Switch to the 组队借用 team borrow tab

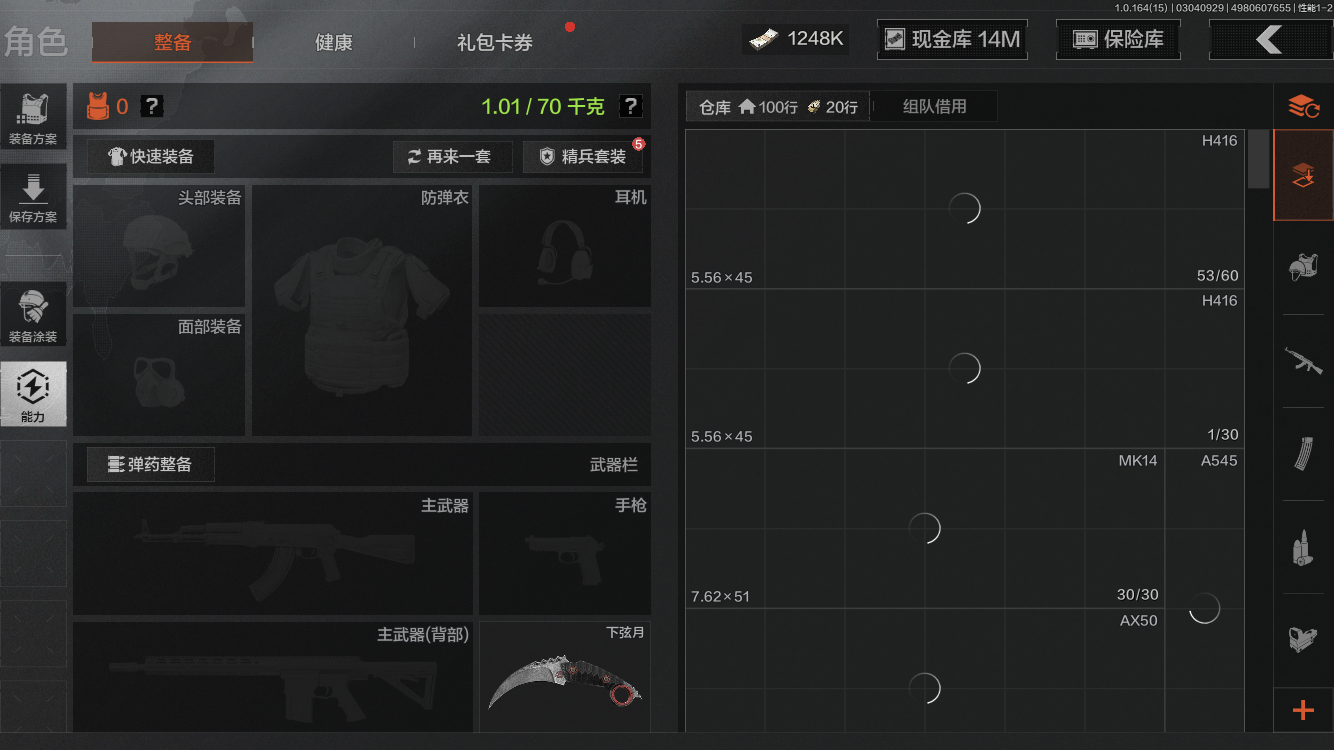pyautogui.click(x=933, y=106)
